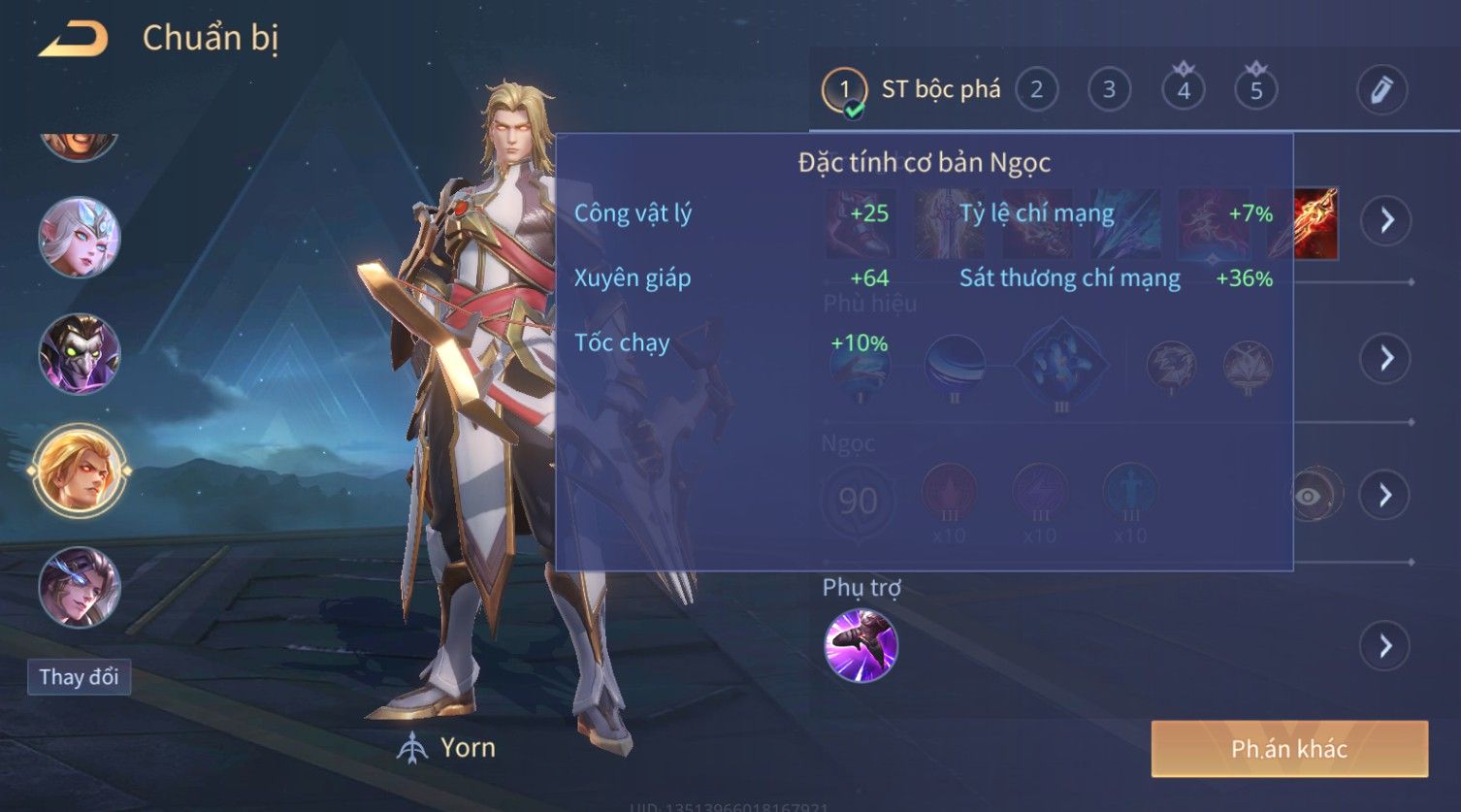The height and width of the screenshot is (812, 1461).
Task: Choose preset slot 4
Action: (x=1183, y=90)
